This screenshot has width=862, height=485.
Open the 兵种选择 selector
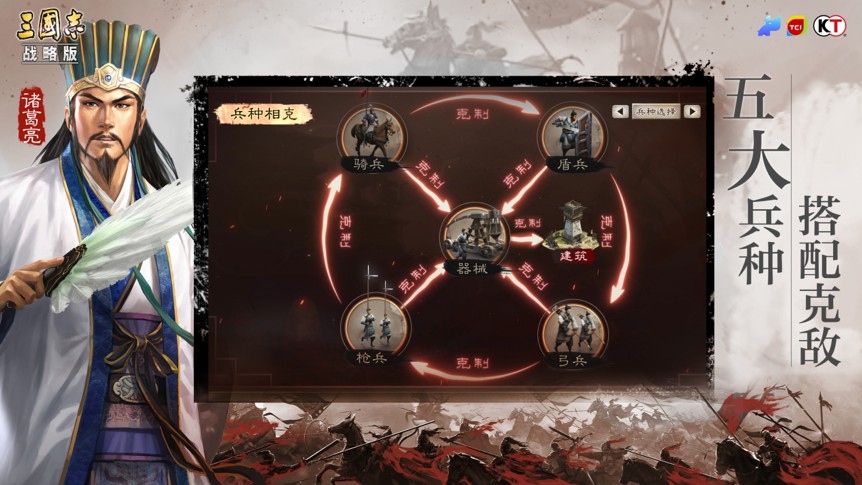coord(656,112)
